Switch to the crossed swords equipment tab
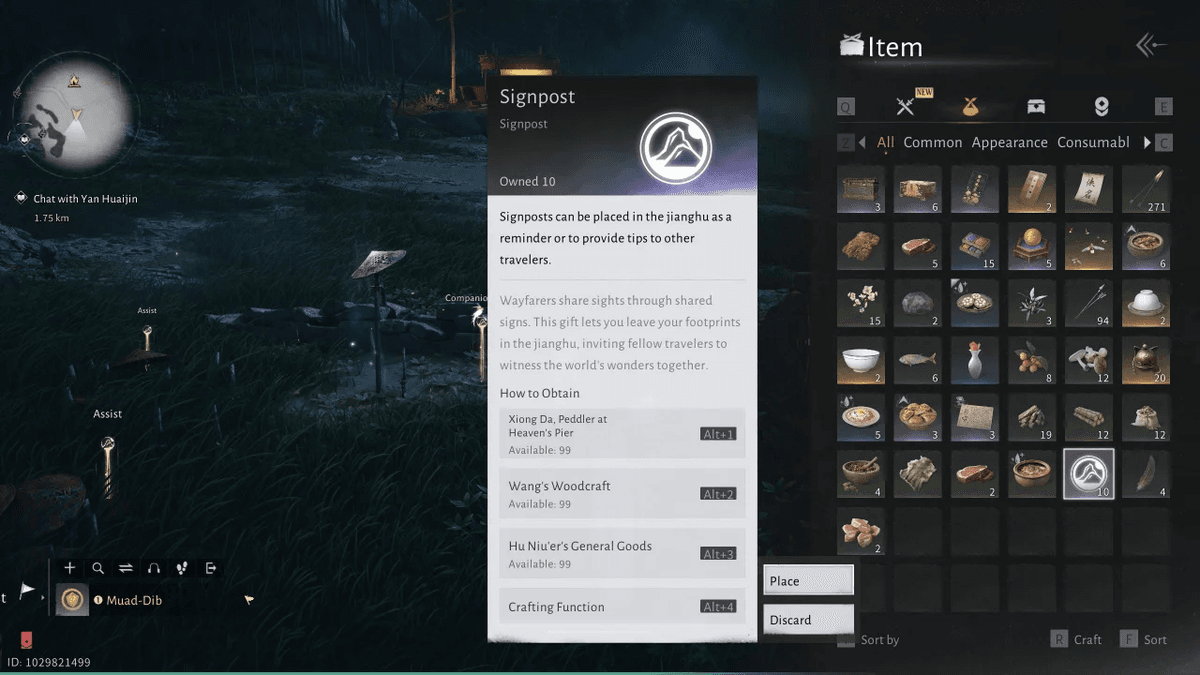The height and width of the screenshot is (675, 1200). (906, 107)
